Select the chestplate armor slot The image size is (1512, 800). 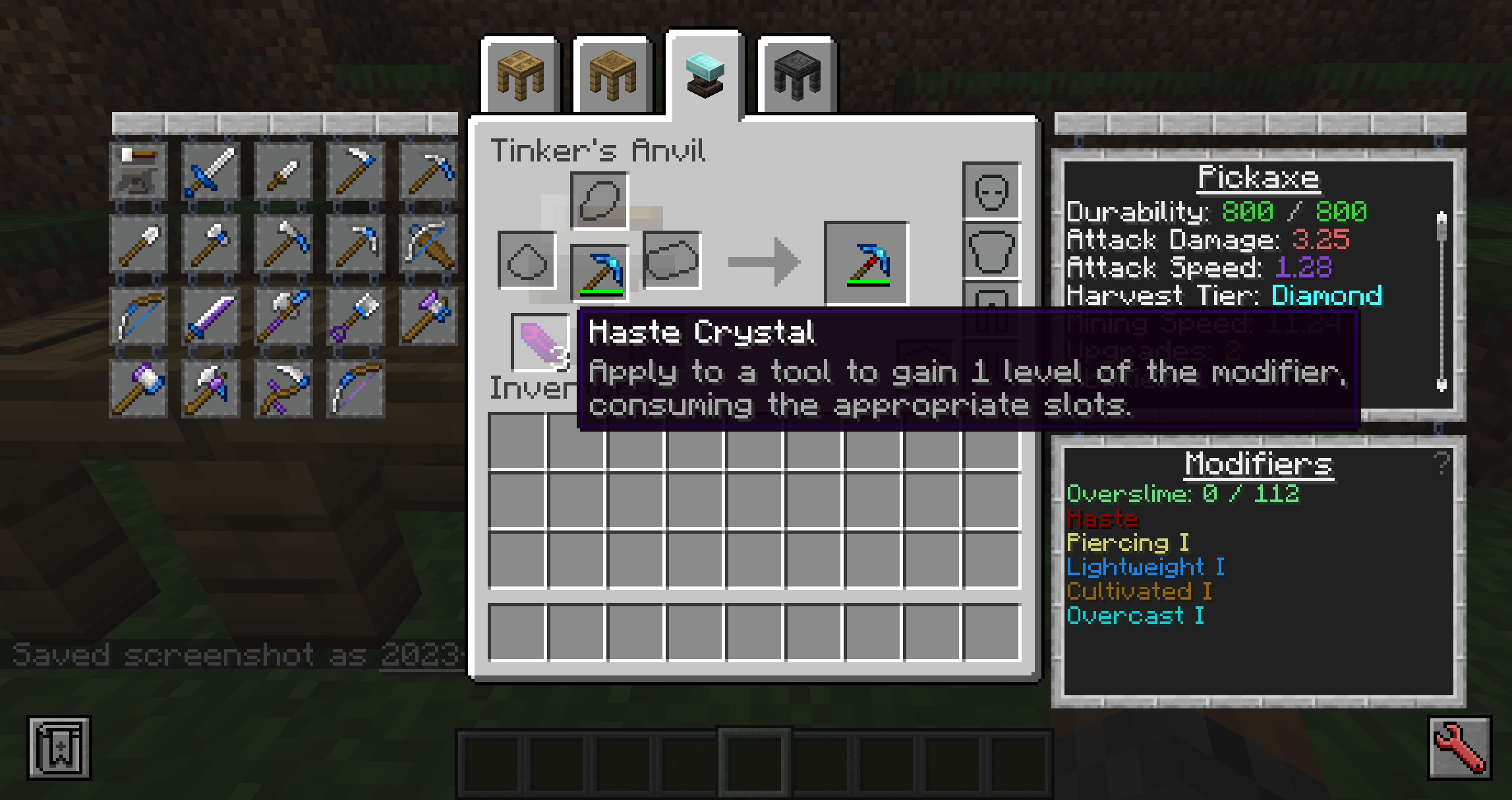[x=991, y=250]
